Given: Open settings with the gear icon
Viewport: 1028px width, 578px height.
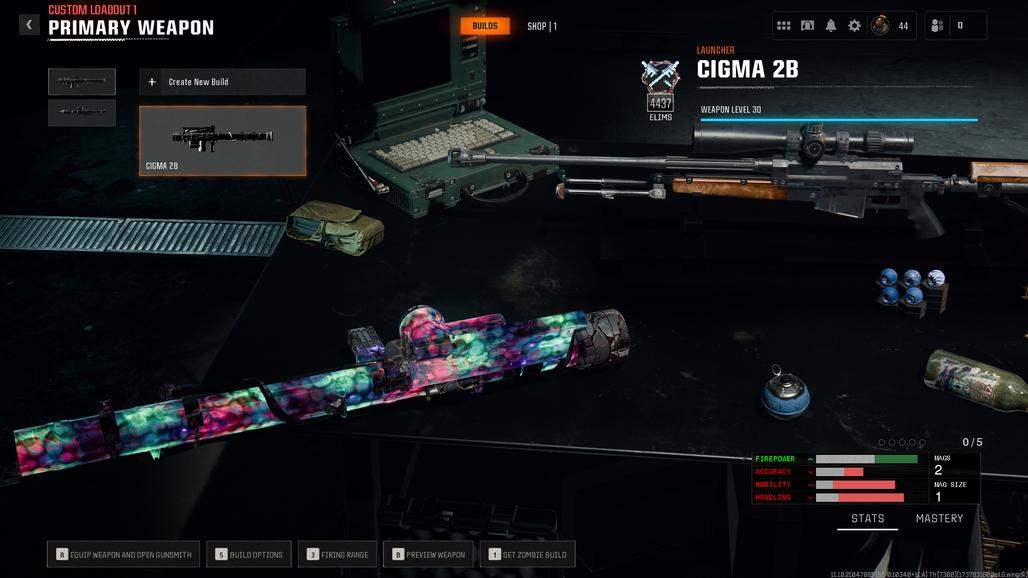Looking at the screenshot, I should pyautogui.click(x=854, y=26).
